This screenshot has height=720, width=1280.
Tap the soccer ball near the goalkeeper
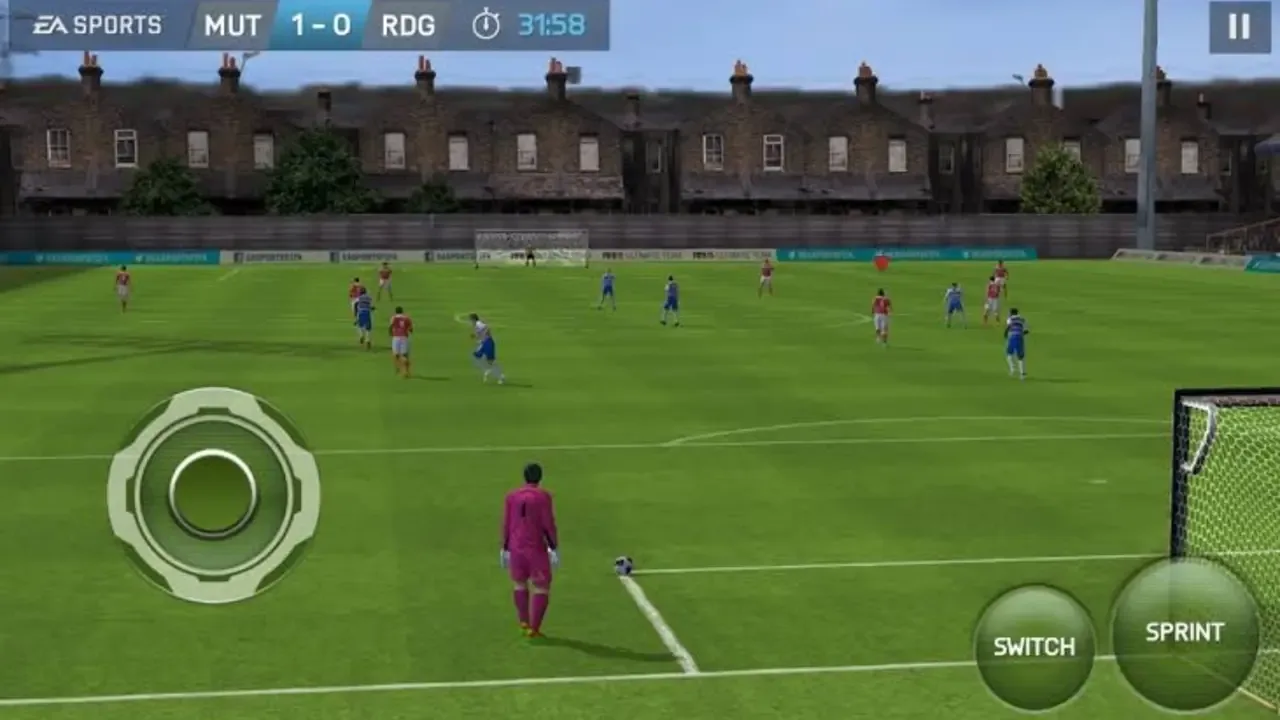pyautogui.click(x=625, y=564)
